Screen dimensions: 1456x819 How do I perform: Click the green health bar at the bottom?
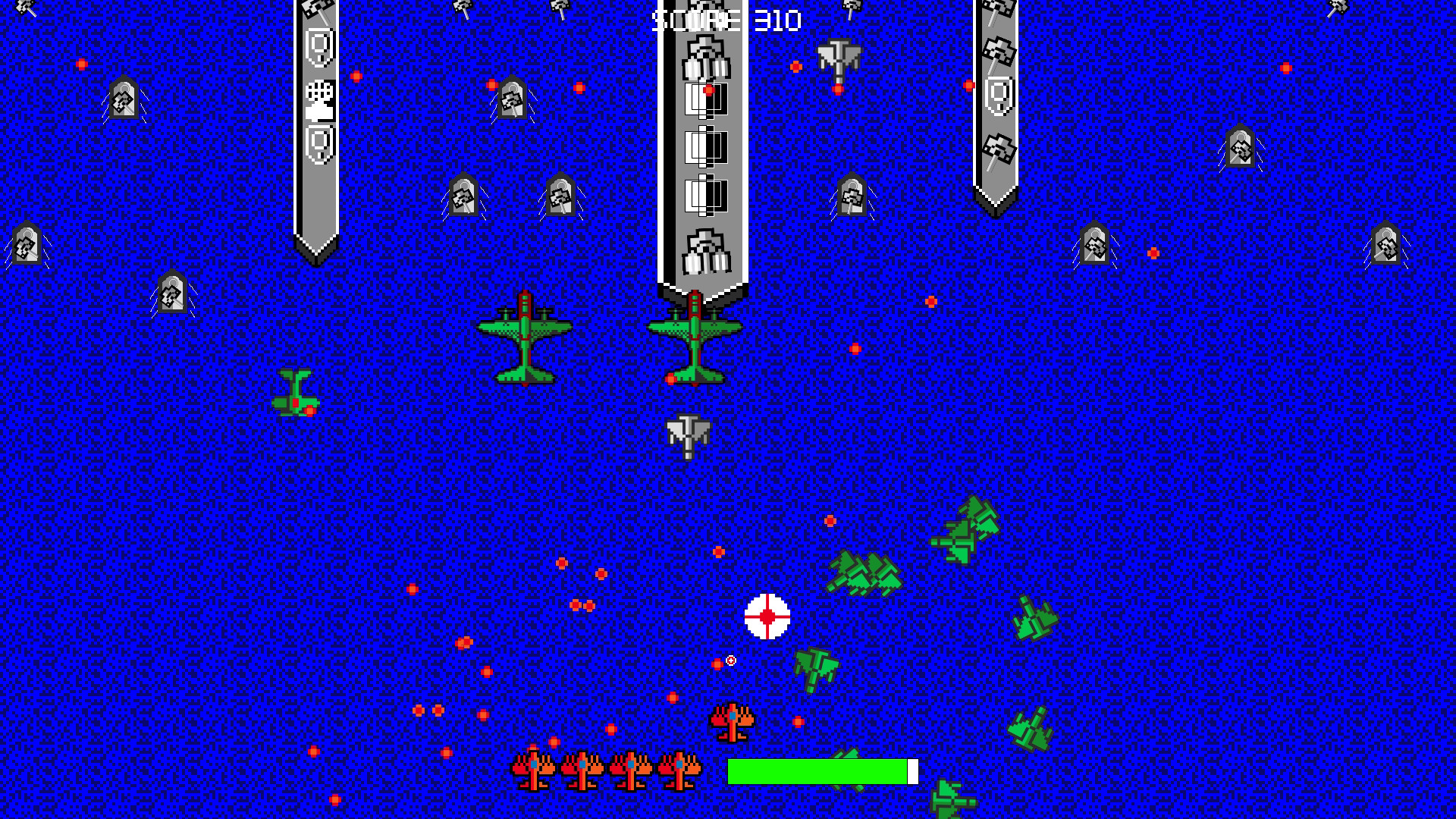click(819, 770)
